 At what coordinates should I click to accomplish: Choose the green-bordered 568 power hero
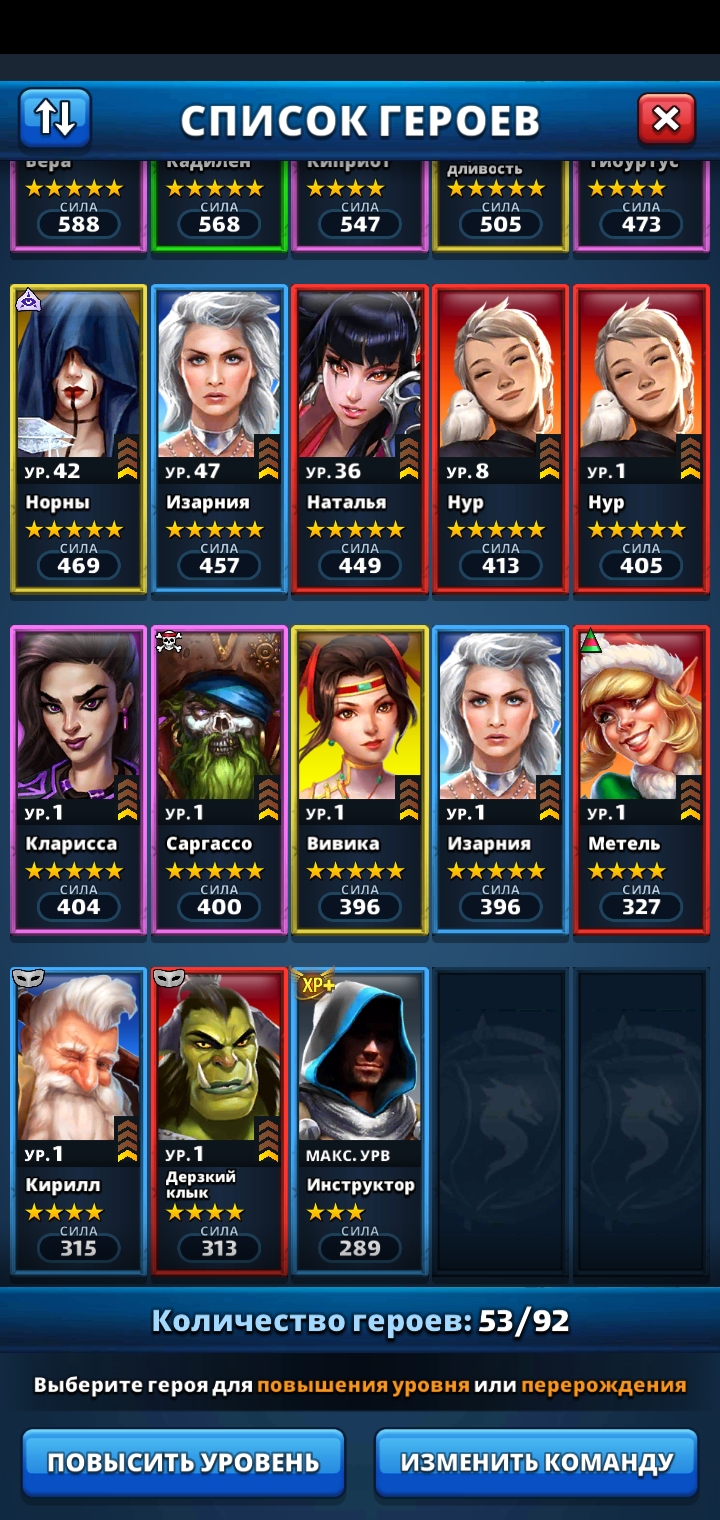pyautogui.click(x=219, y=205)
